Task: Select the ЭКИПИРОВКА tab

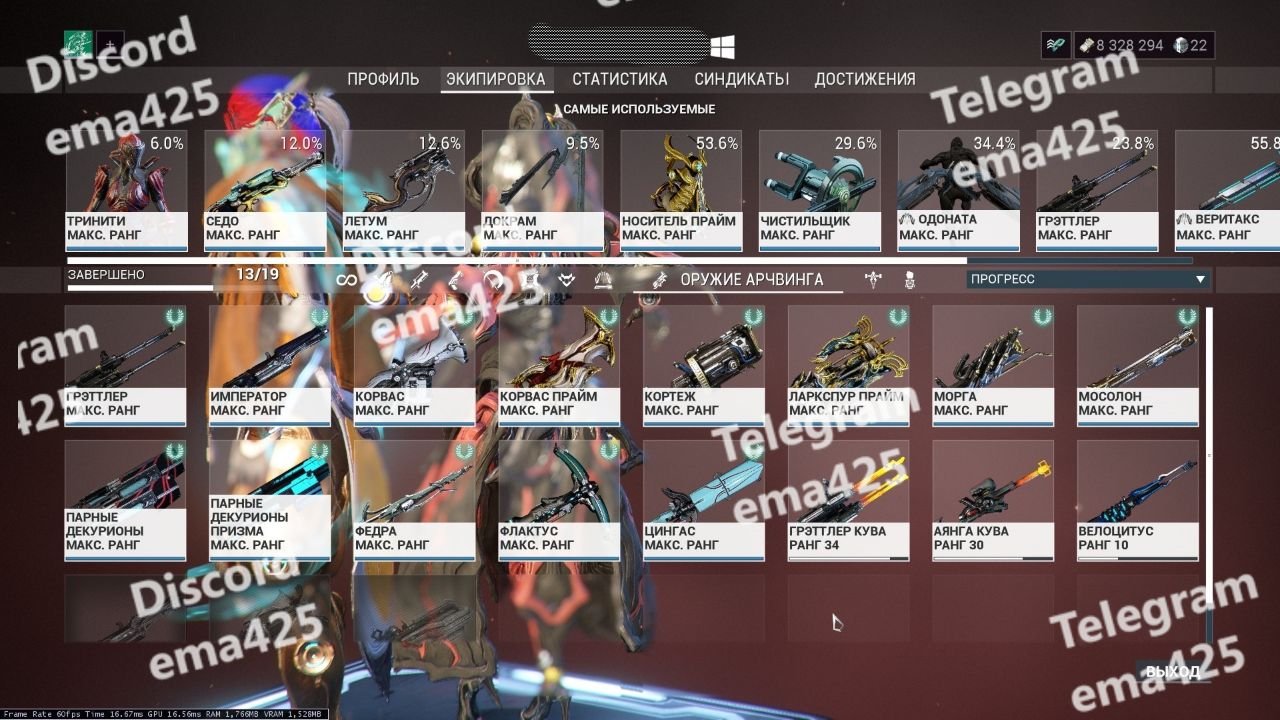Action: (x=496, y=79)
